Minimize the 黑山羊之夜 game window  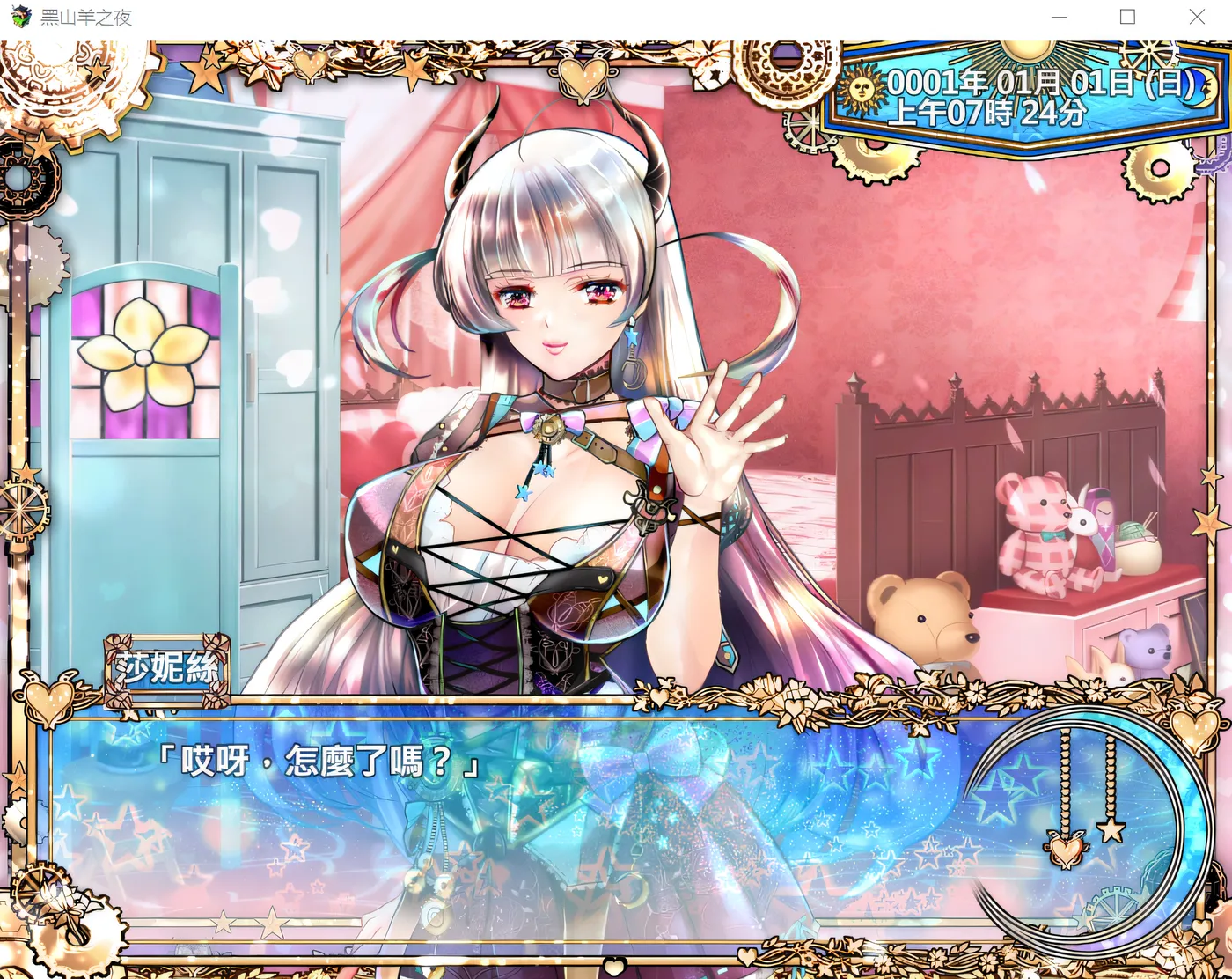coord(1059,16)
